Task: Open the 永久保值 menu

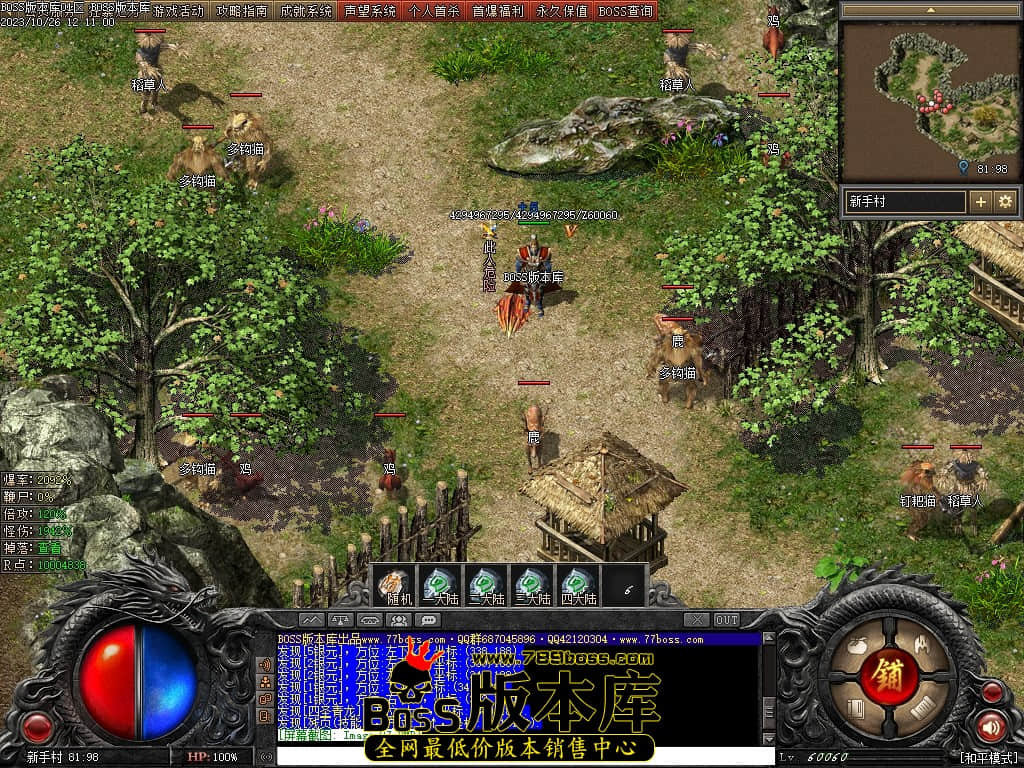Action: [x=562, y=11]
